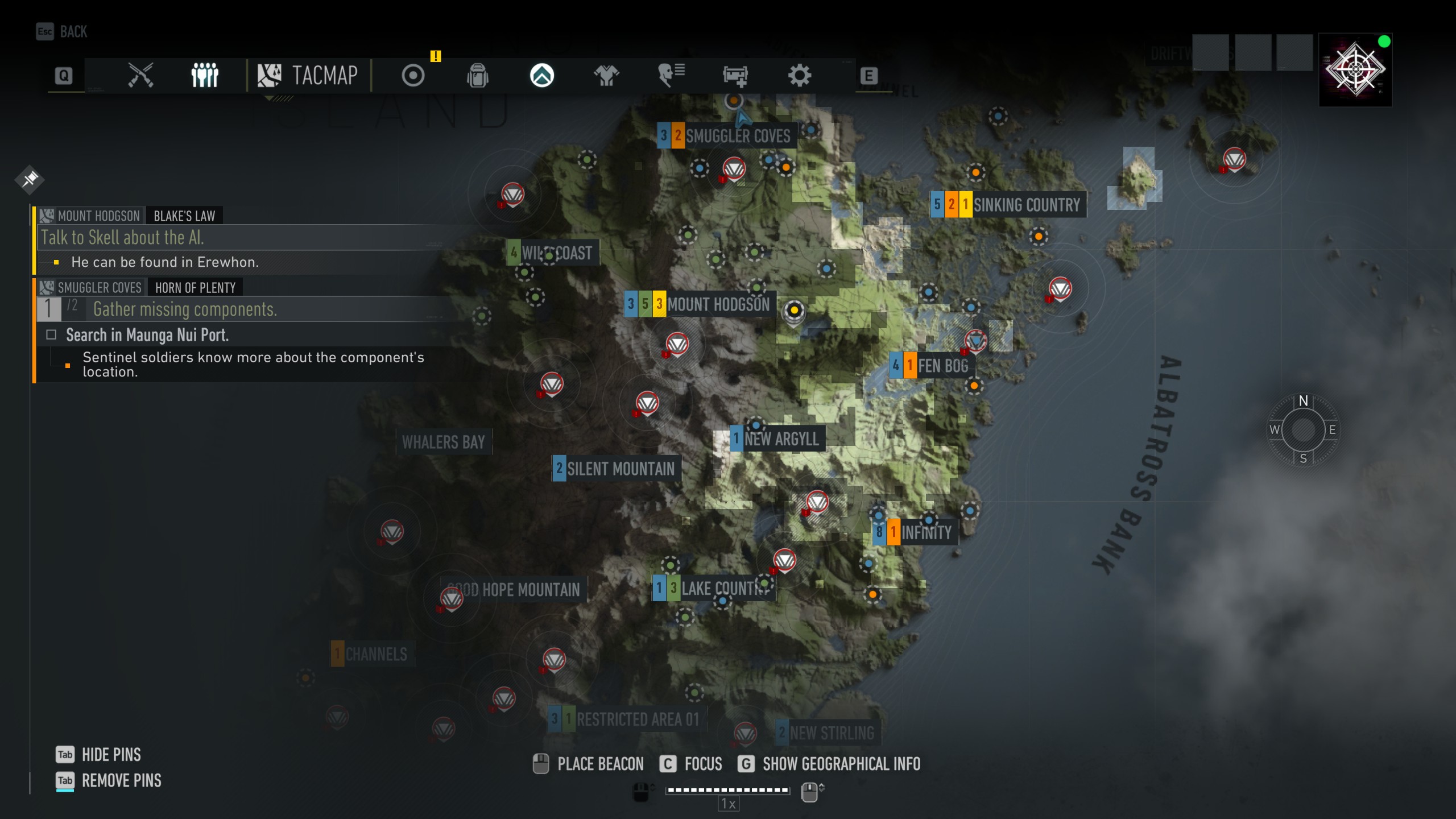
Task: Expand the Sinking Country region marker
Action: [1007, 205]
